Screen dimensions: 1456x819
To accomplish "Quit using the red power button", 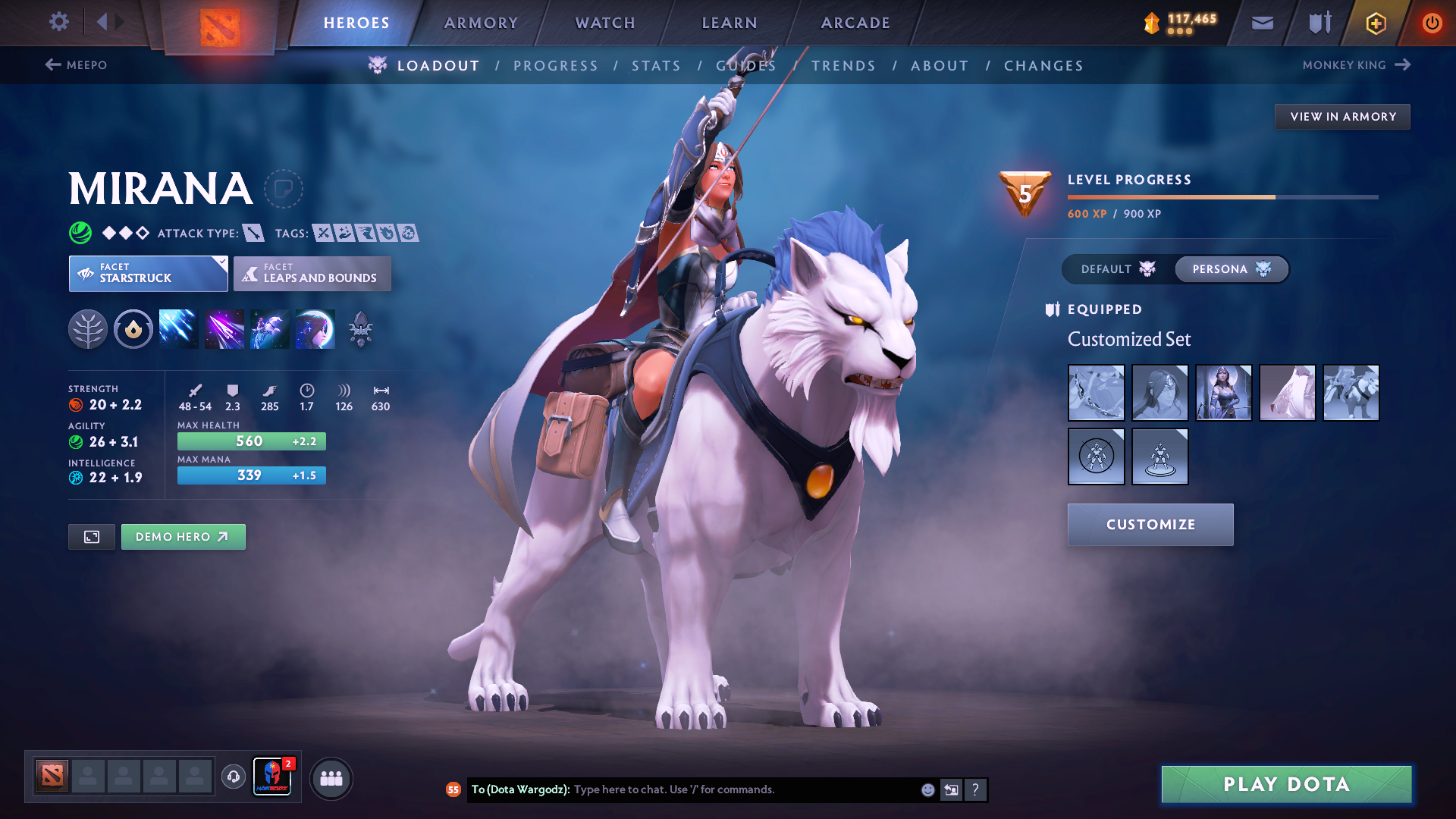I will [x=1432, y=23].
